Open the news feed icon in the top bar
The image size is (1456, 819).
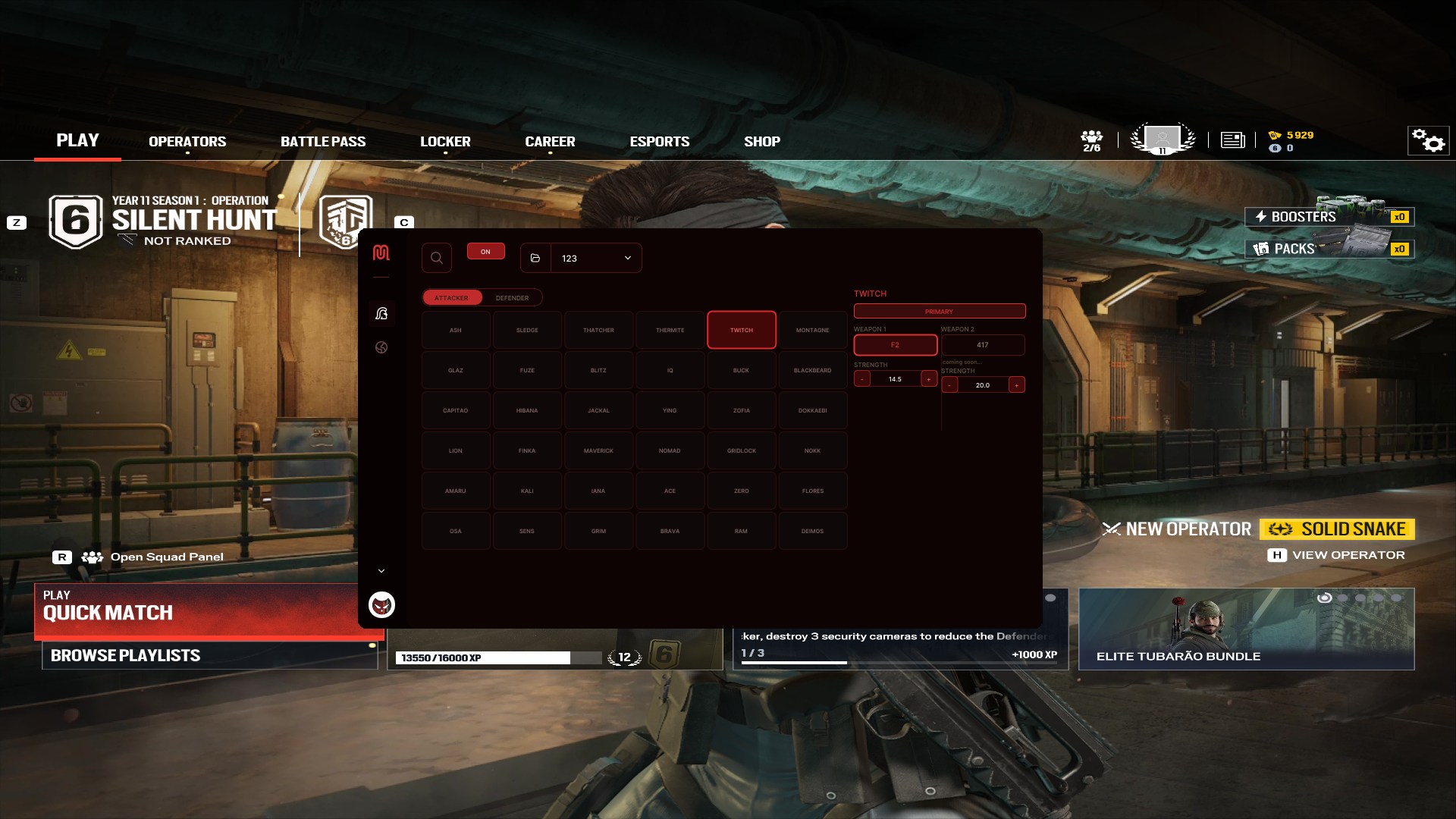click(1233, 140)
